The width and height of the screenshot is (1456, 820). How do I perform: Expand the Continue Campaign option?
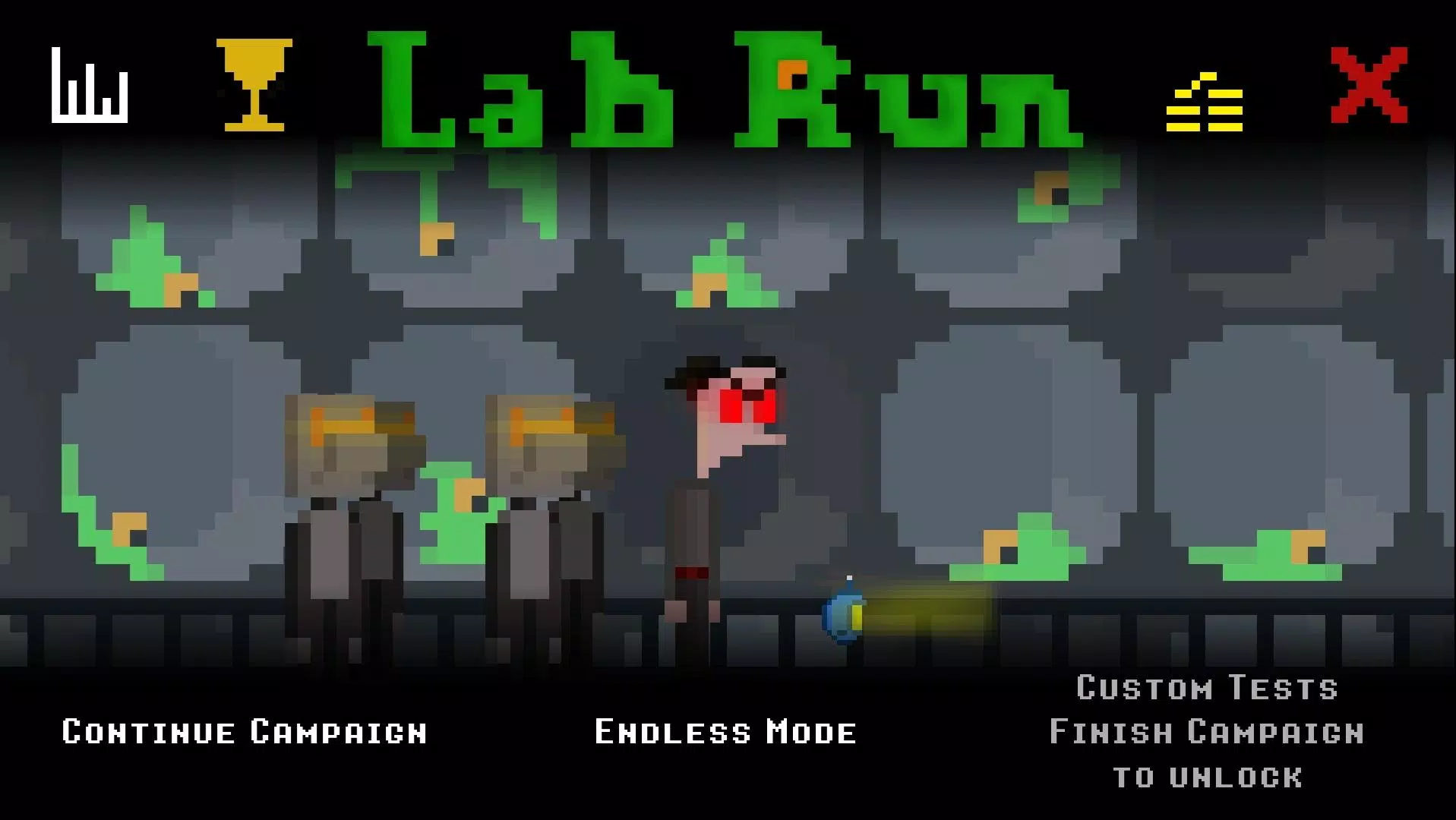click(243, 731)
